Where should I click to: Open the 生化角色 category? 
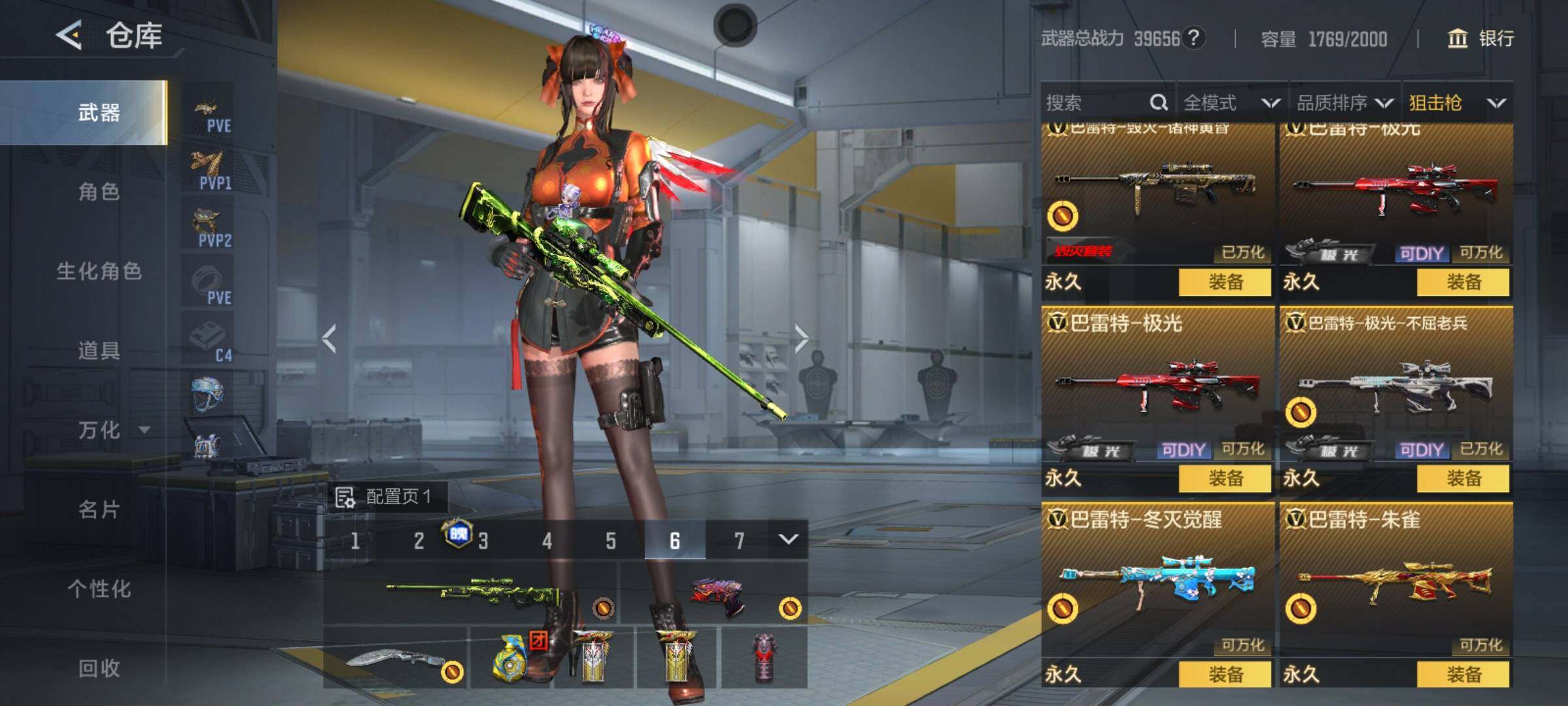pyautogui.click(x=99, y=271)
